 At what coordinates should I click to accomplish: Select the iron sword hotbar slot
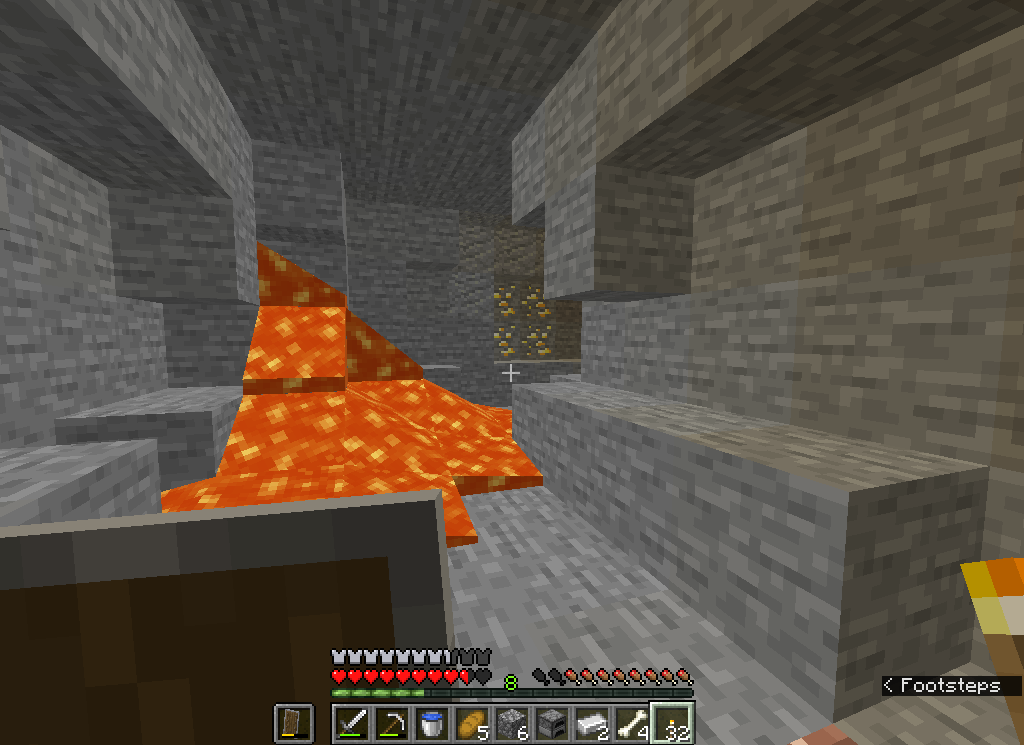[x=351, y=722]
